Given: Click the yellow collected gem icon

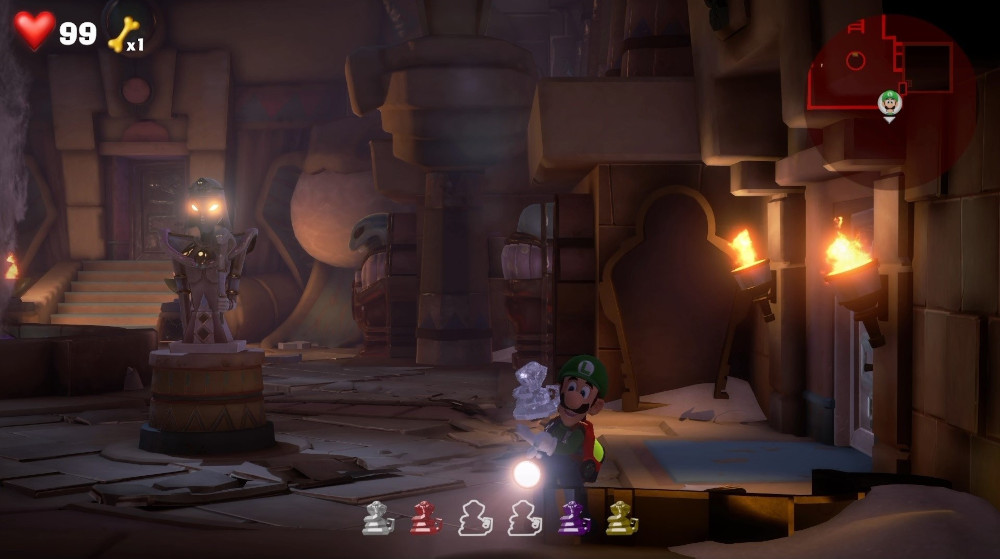Looking at the screenshot, I should pyautogui.click(x=621, y=518).
